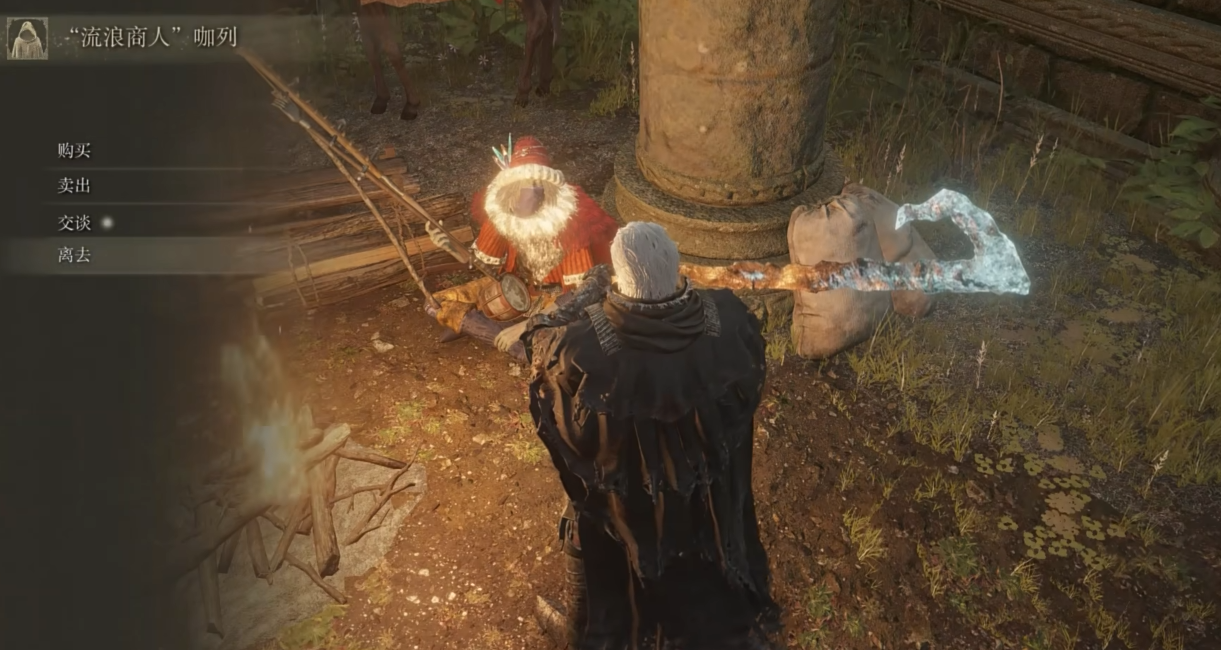
Task: Choose 购买 to buy from the merchant
Action: [75, 151]
